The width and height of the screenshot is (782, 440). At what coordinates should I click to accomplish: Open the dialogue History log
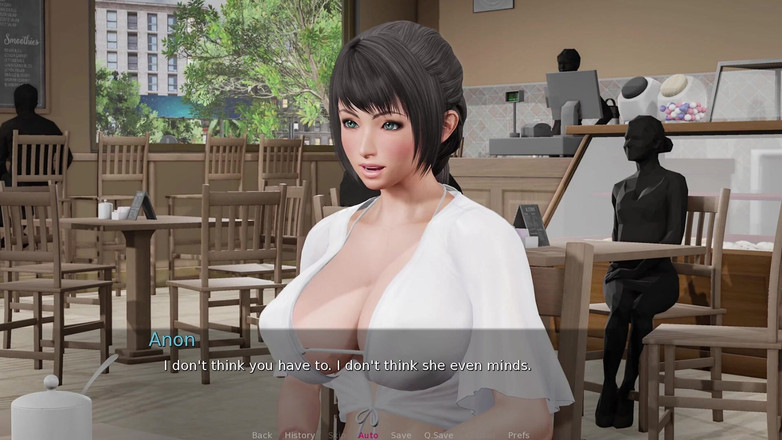coord(299,435)
